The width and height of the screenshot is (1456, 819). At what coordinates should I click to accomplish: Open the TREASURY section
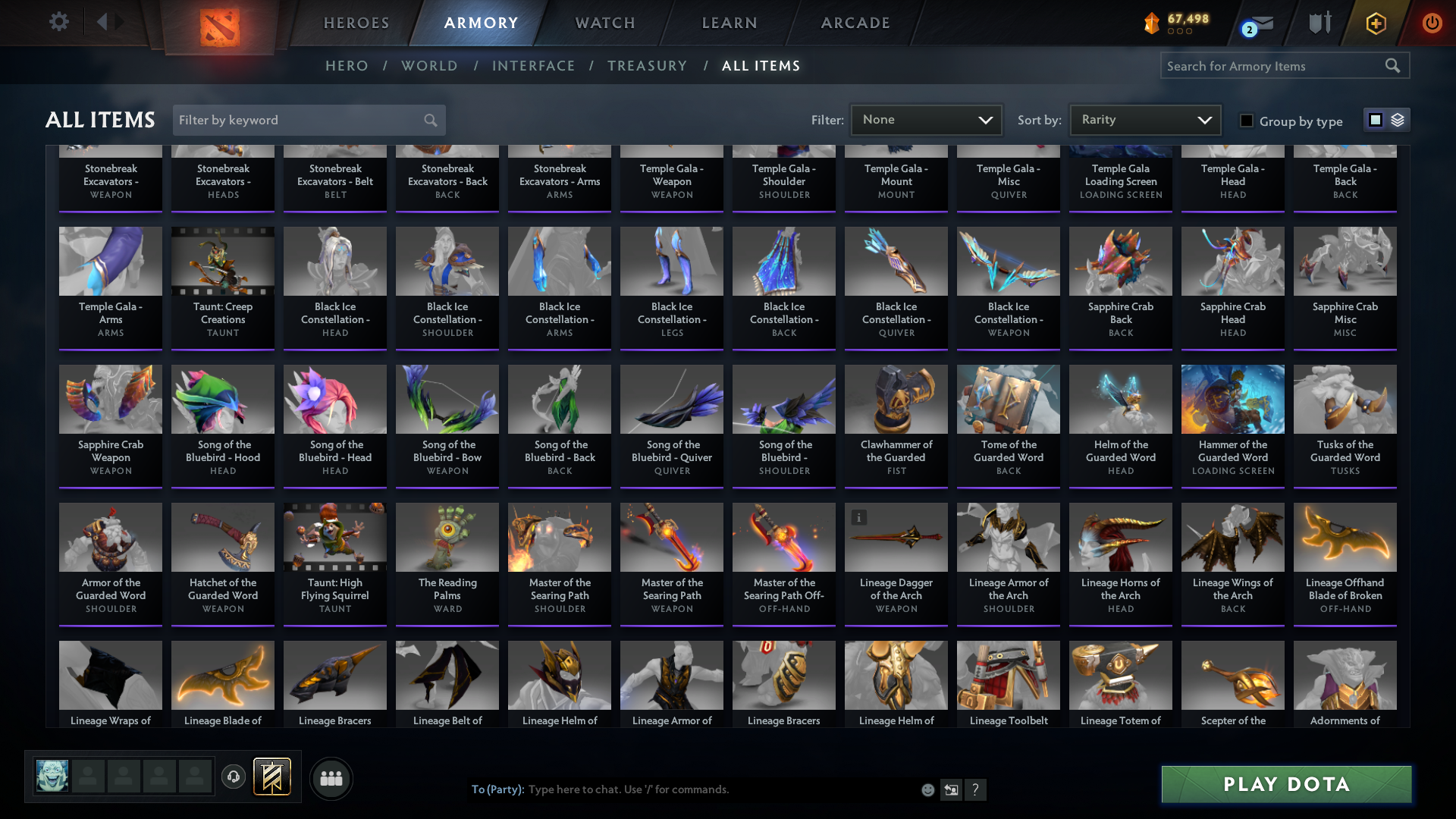[647, 66]
